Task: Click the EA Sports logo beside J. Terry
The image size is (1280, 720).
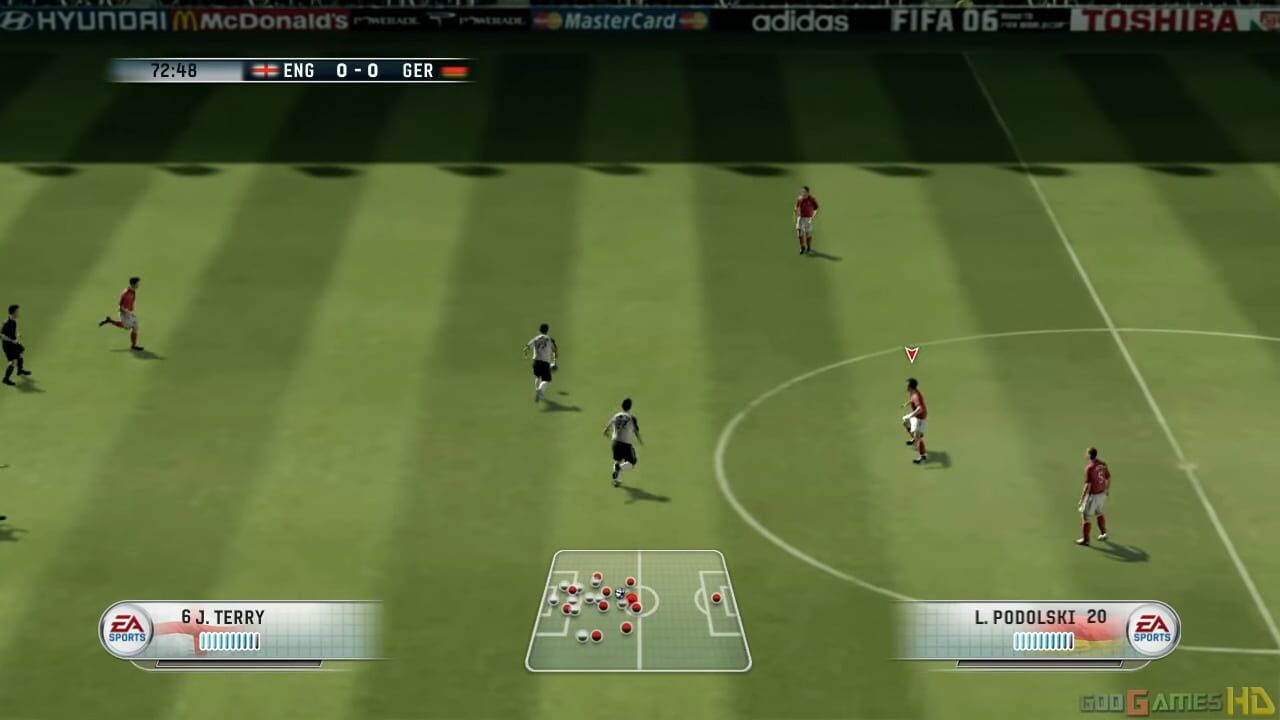Action: point(128,627)
